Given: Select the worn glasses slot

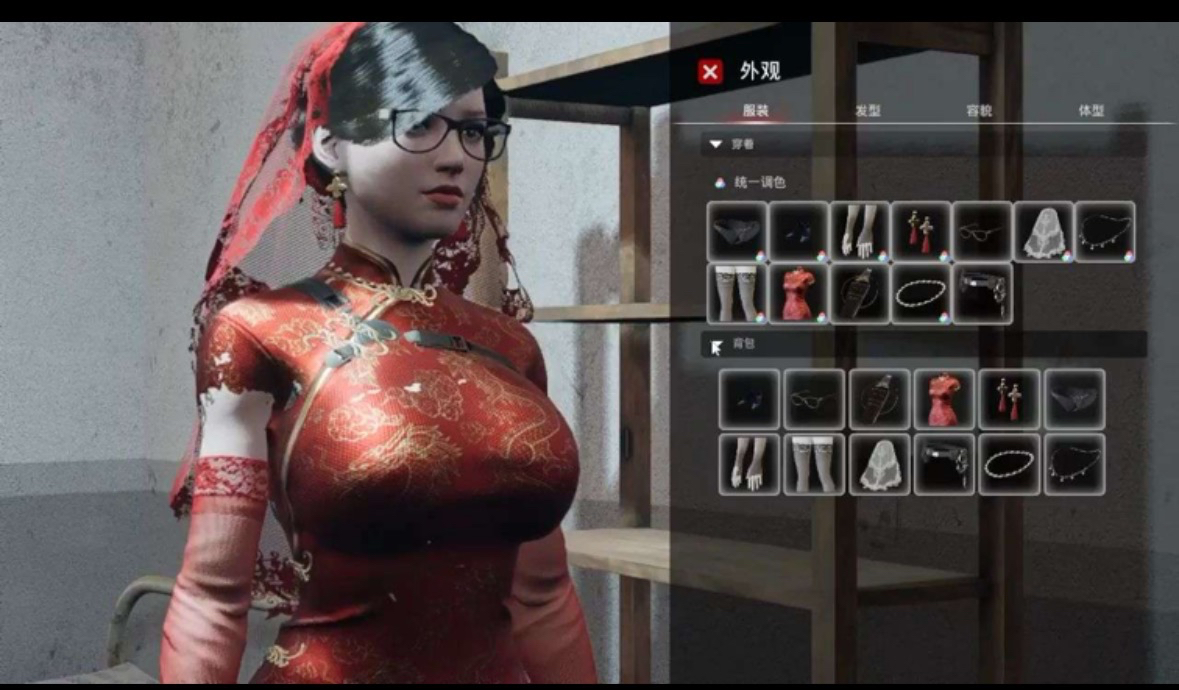Looking at the screenshot, I should point(981,231).
